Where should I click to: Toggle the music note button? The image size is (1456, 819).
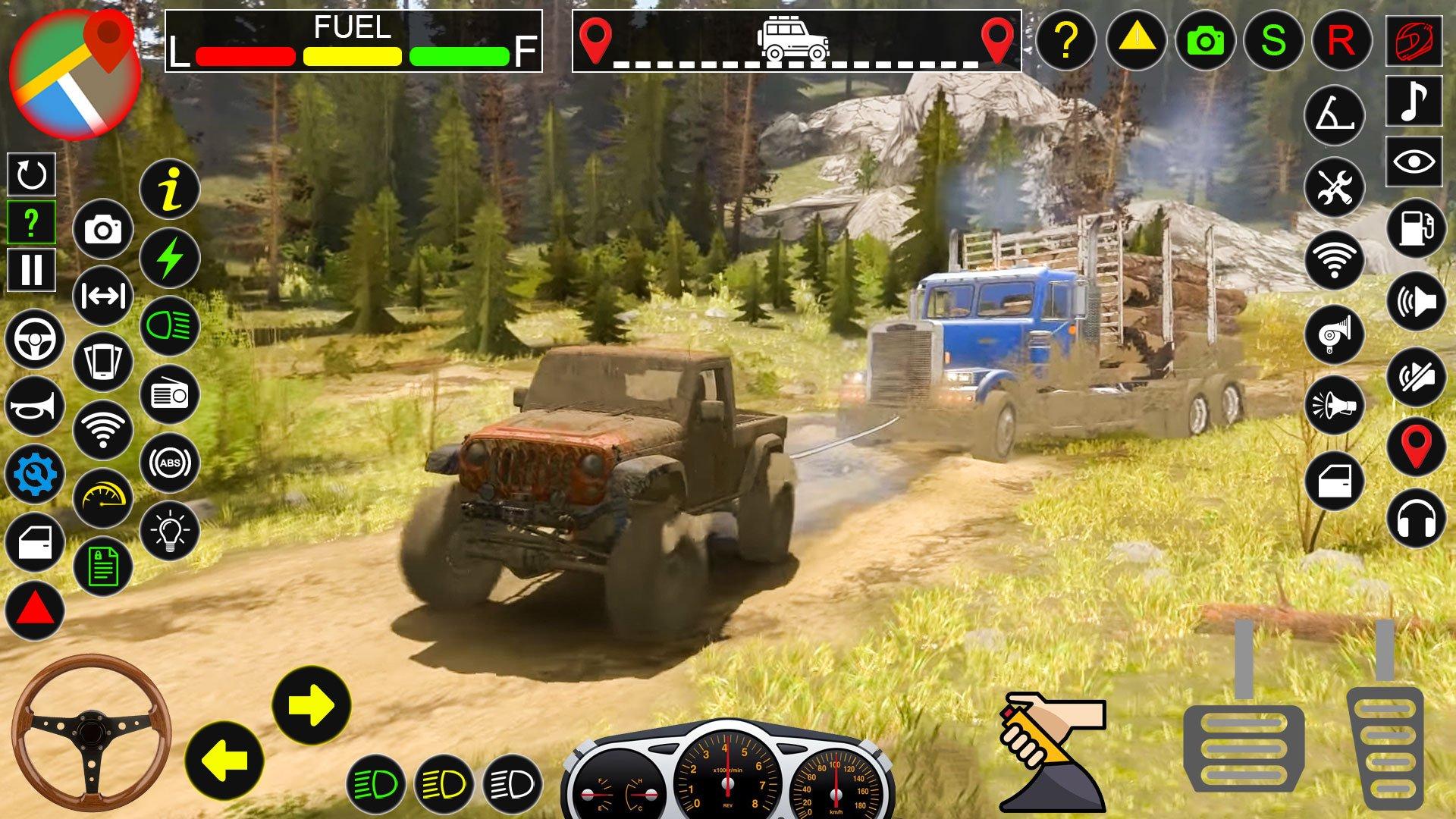(x=1414, y=101)
